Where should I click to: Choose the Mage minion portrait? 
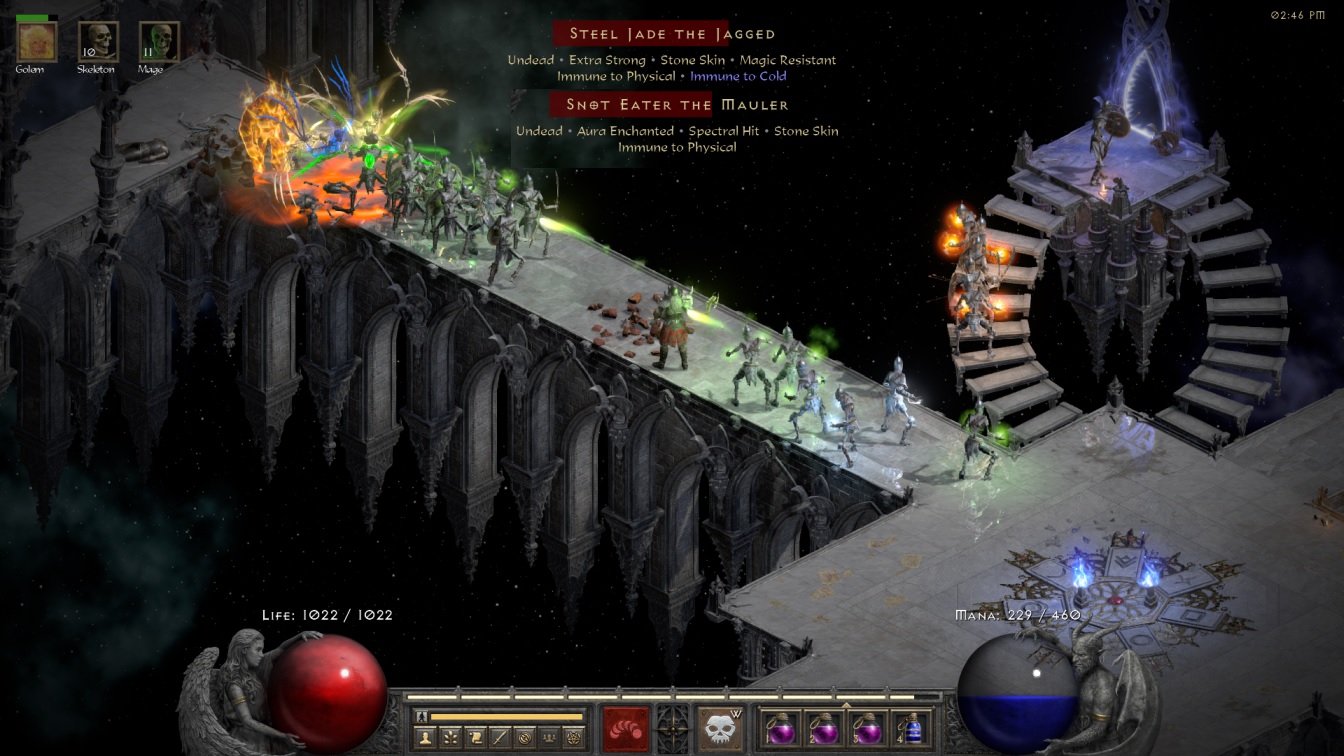158,42
